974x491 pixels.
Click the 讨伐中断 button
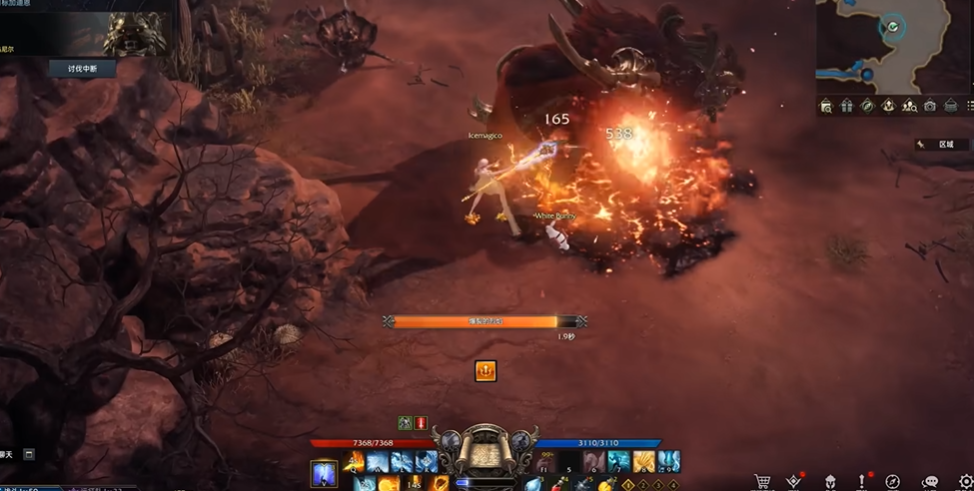(x=82, y=68)
